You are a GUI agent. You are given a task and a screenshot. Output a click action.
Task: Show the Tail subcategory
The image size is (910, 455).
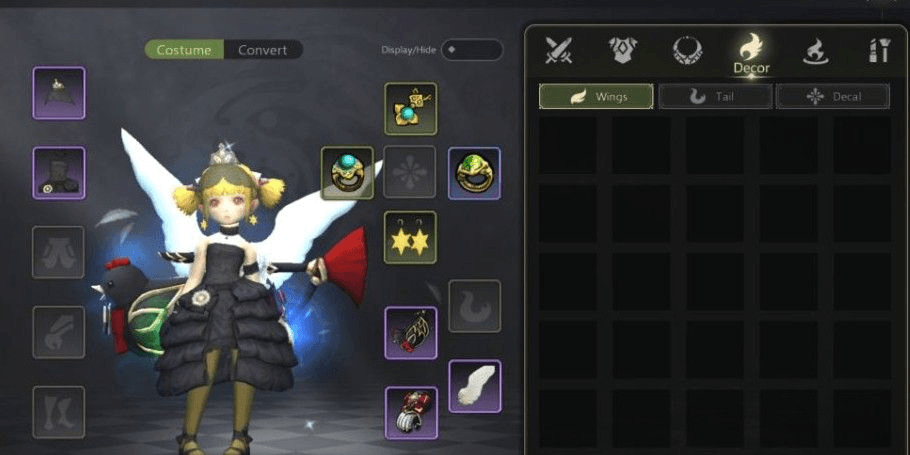pos(714,96)
